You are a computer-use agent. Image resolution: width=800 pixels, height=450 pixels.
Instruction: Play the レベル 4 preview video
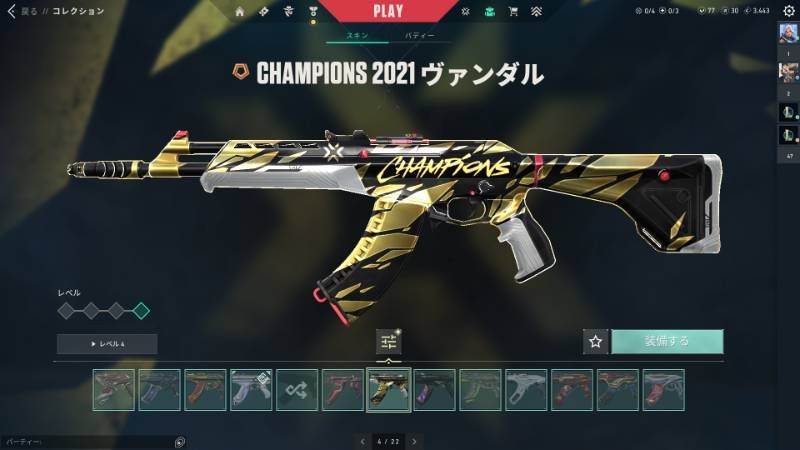tap(107, 344)
